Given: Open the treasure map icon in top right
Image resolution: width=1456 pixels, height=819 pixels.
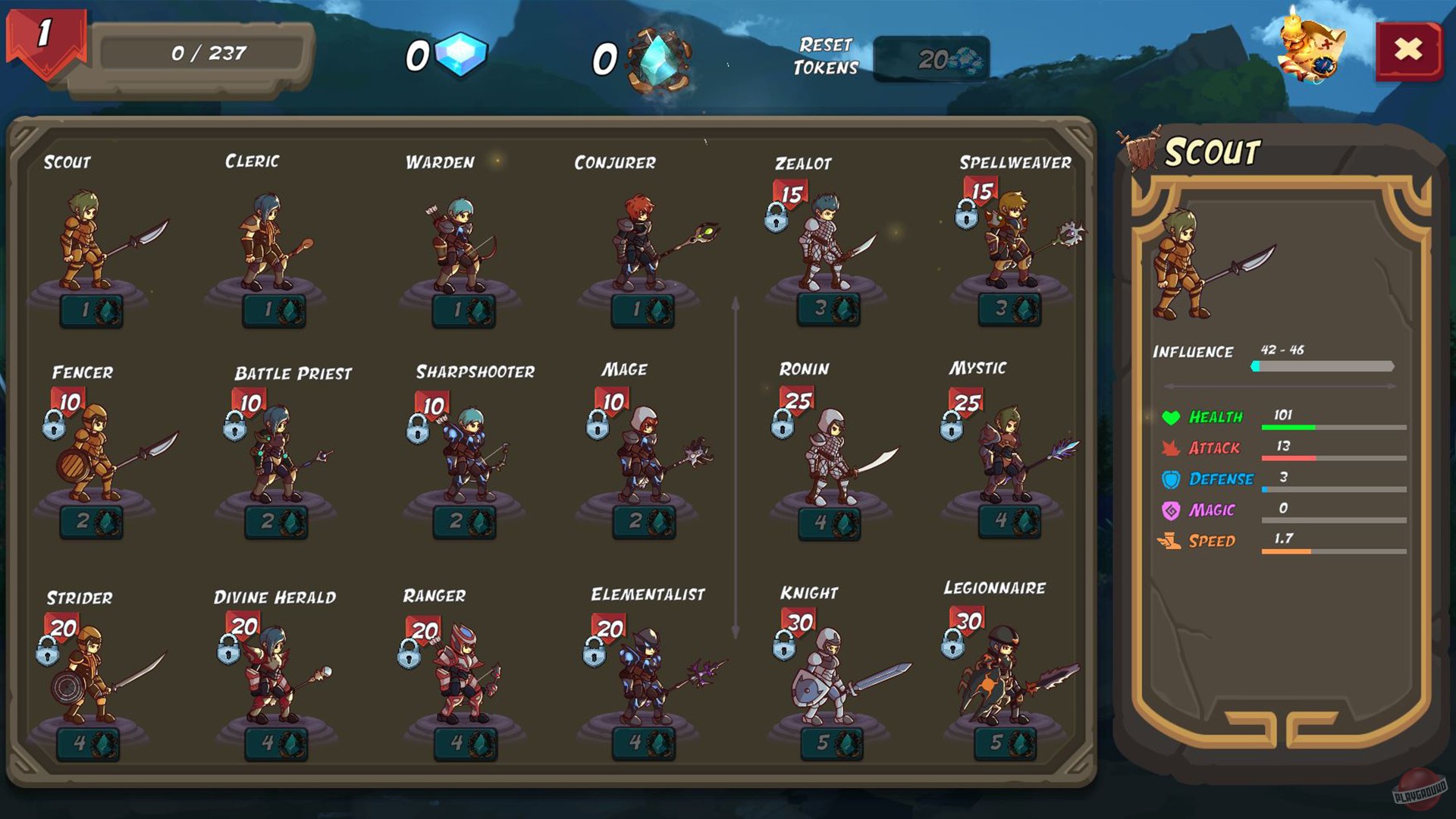Looking at the screenshot, I should click(1309, 49).
